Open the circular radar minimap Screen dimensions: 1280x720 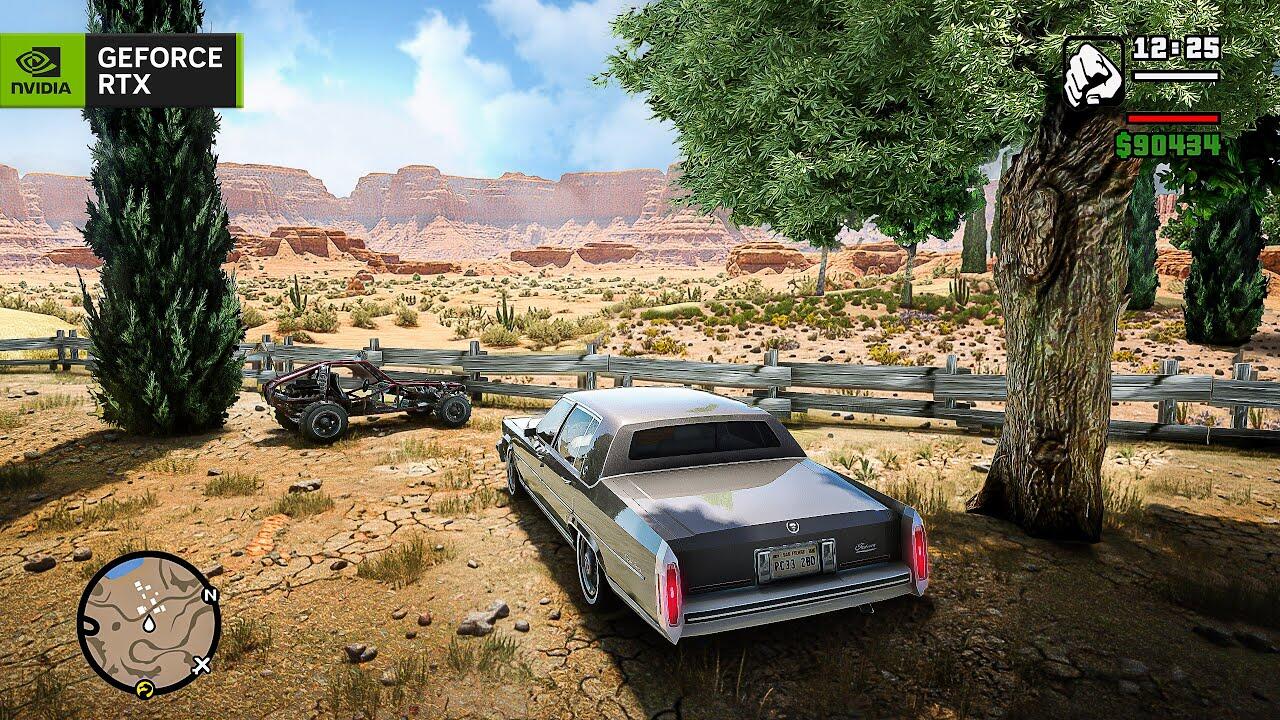(148, 623)
